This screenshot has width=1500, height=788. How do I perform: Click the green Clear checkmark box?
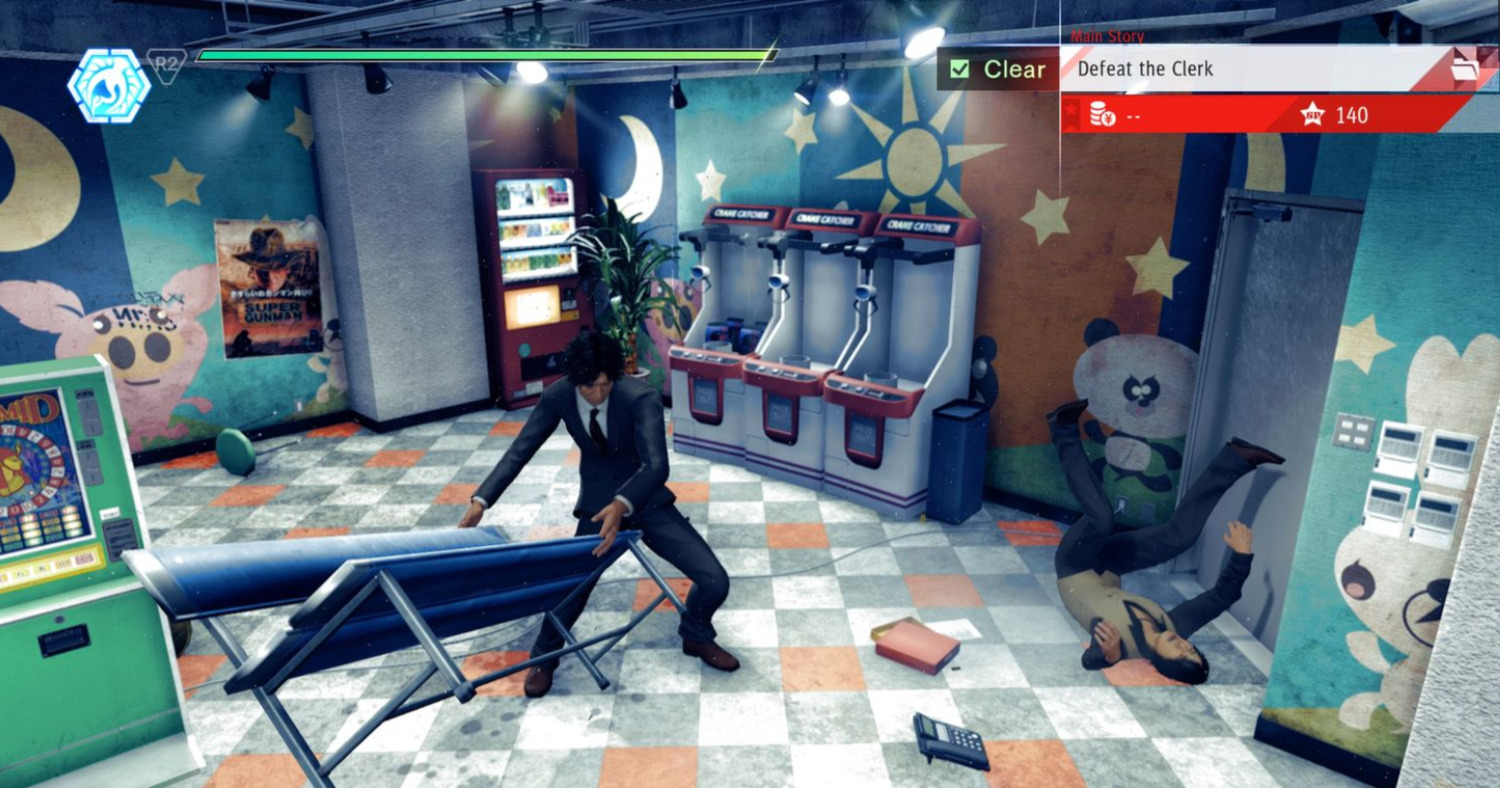(960, 69)
